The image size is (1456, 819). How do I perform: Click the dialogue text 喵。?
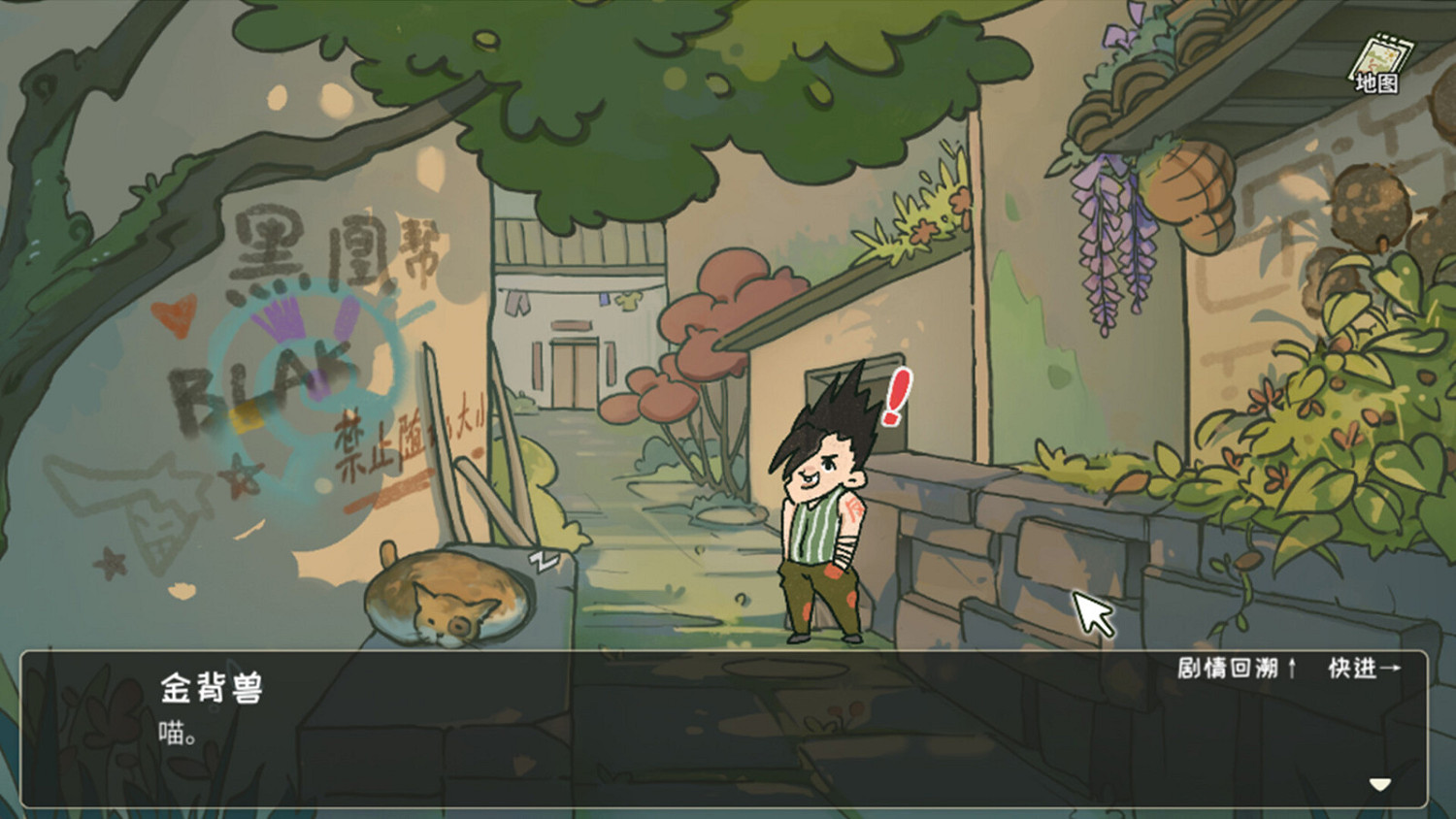point(176,731)
